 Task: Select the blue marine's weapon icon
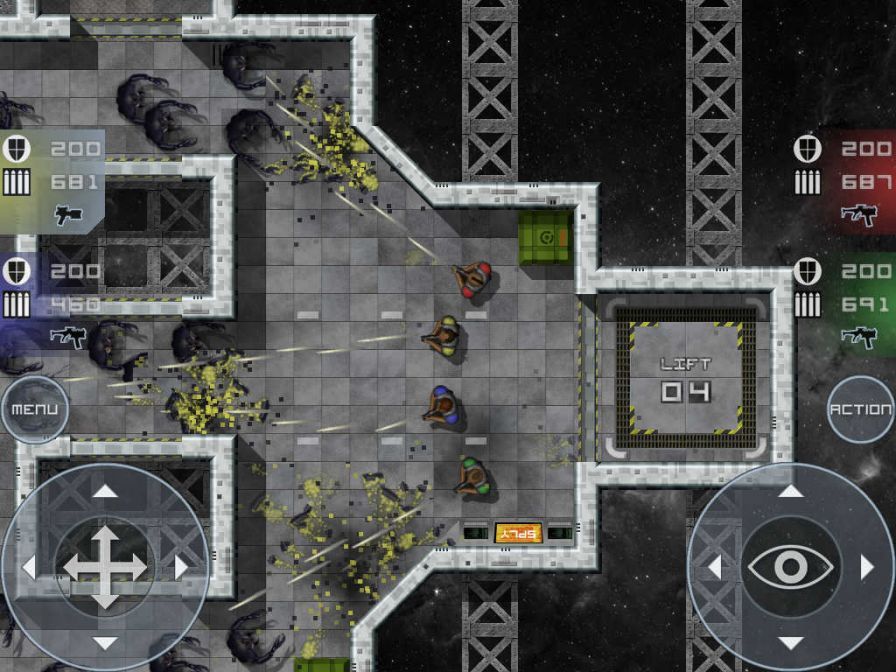[x=68, y=336]
